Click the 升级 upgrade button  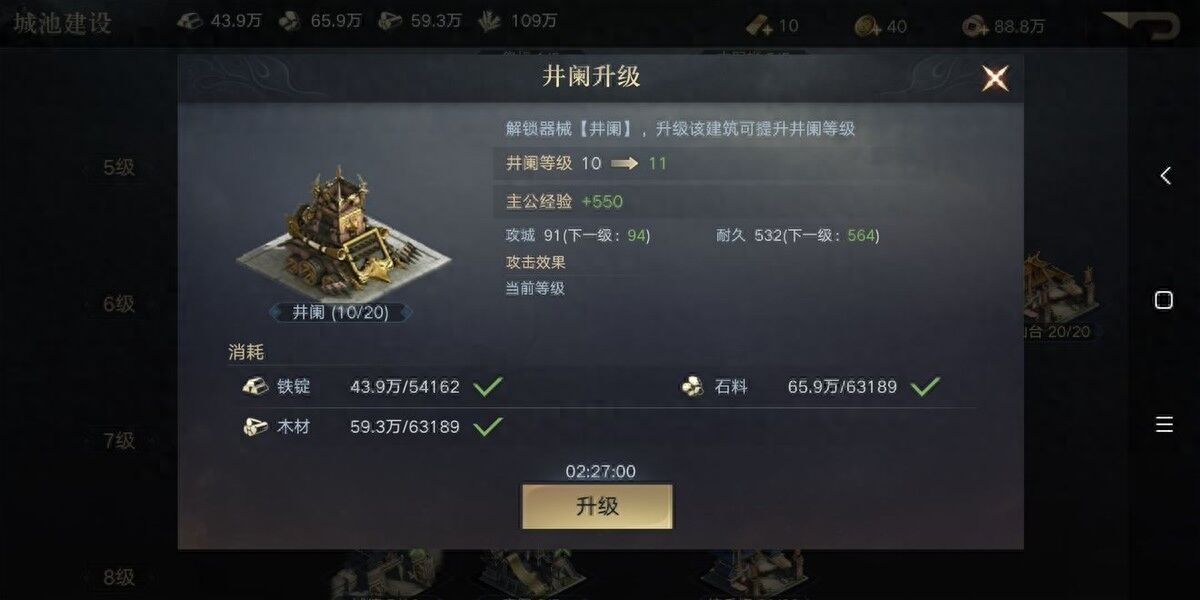(x=597, y=506)
